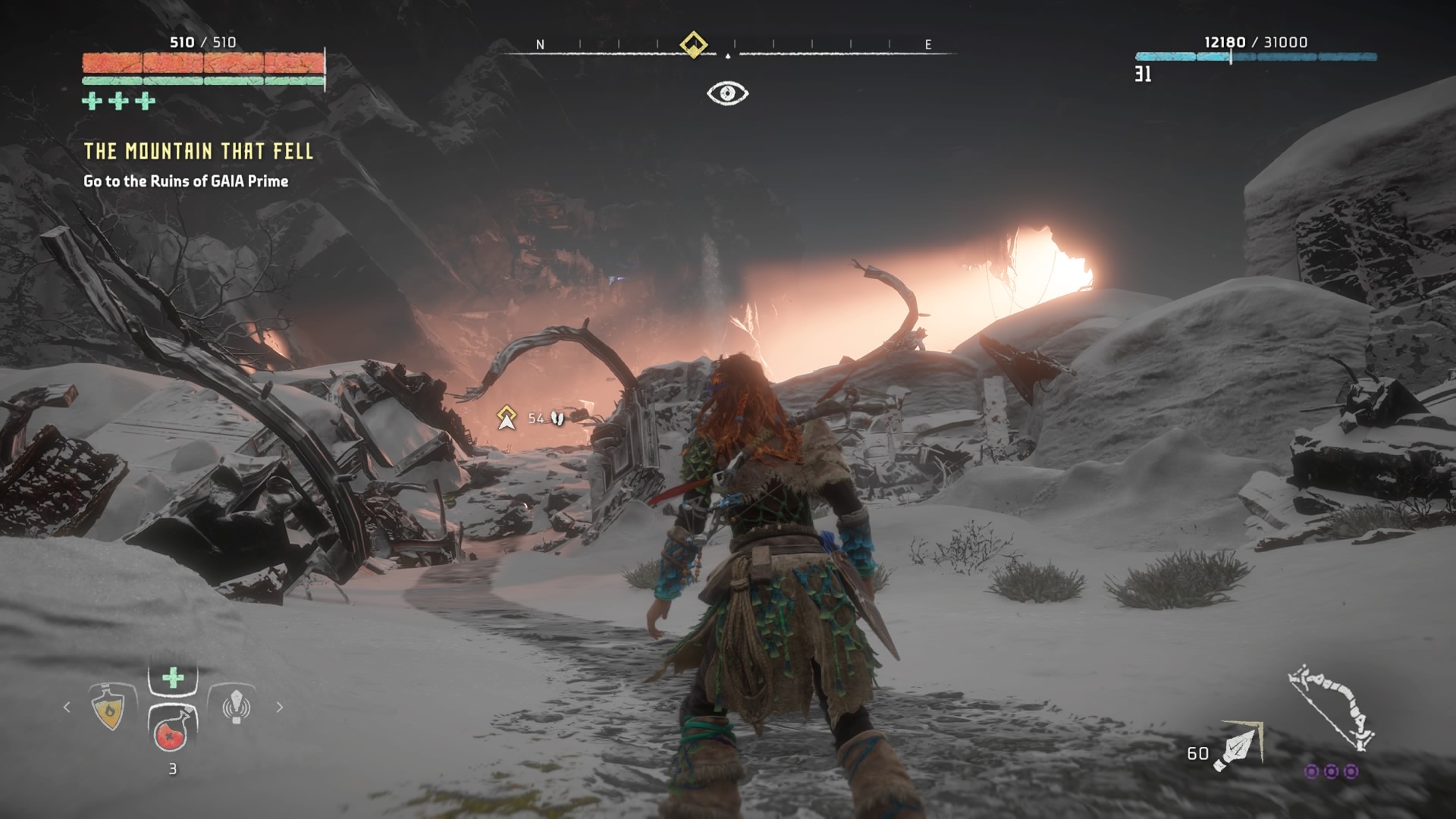
Task: Select the fire resist potion shield slot
Action: [111, 708]
